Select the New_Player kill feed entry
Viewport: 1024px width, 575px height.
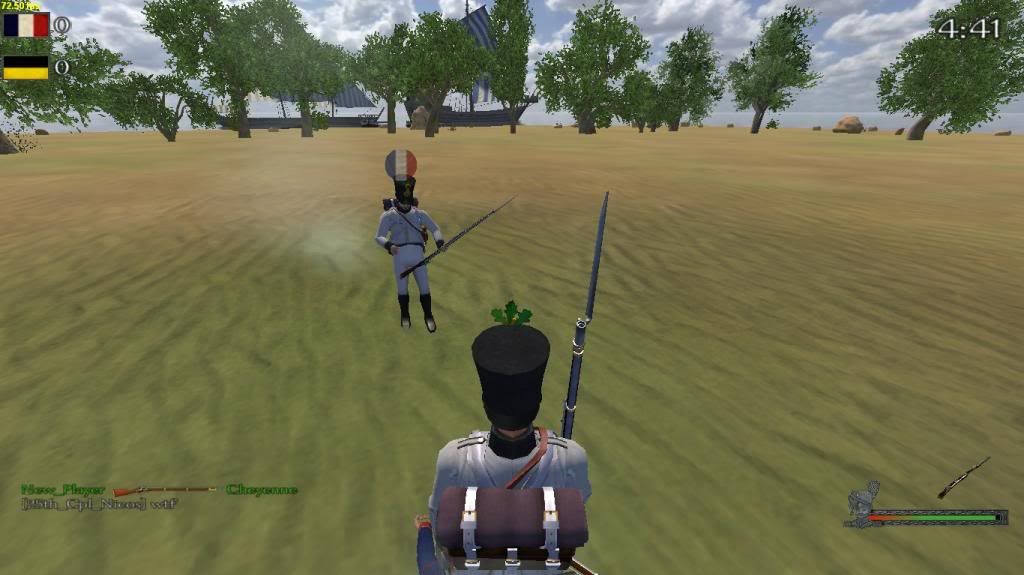pyautogui.click(x=63, y=489)
